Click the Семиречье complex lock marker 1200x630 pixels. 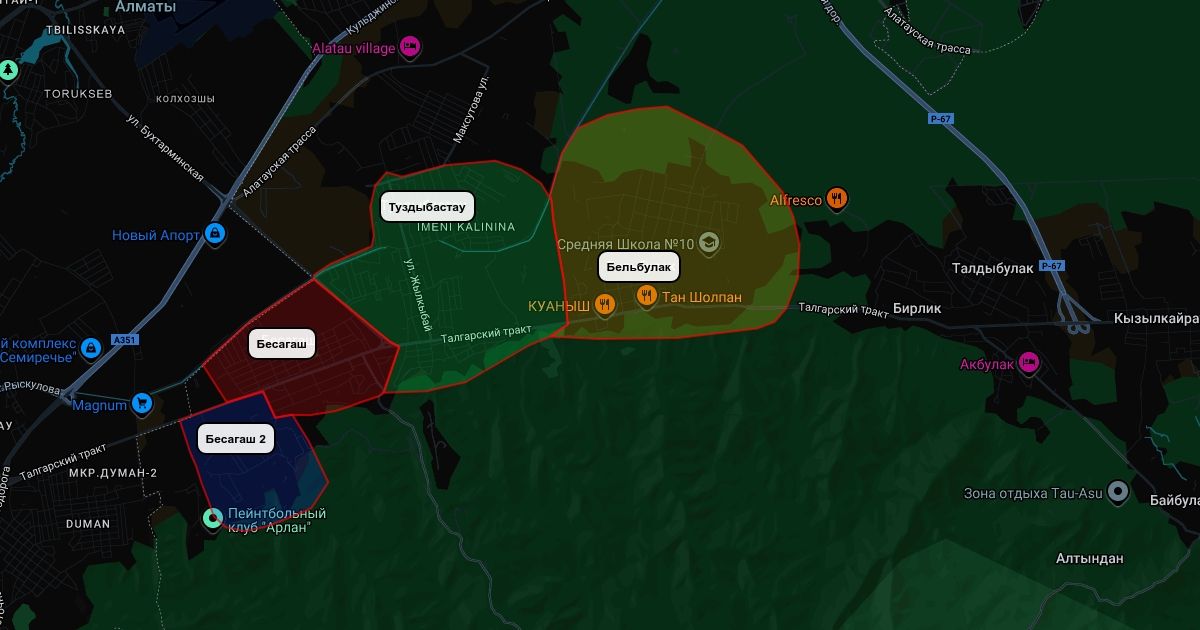(91, 347)
